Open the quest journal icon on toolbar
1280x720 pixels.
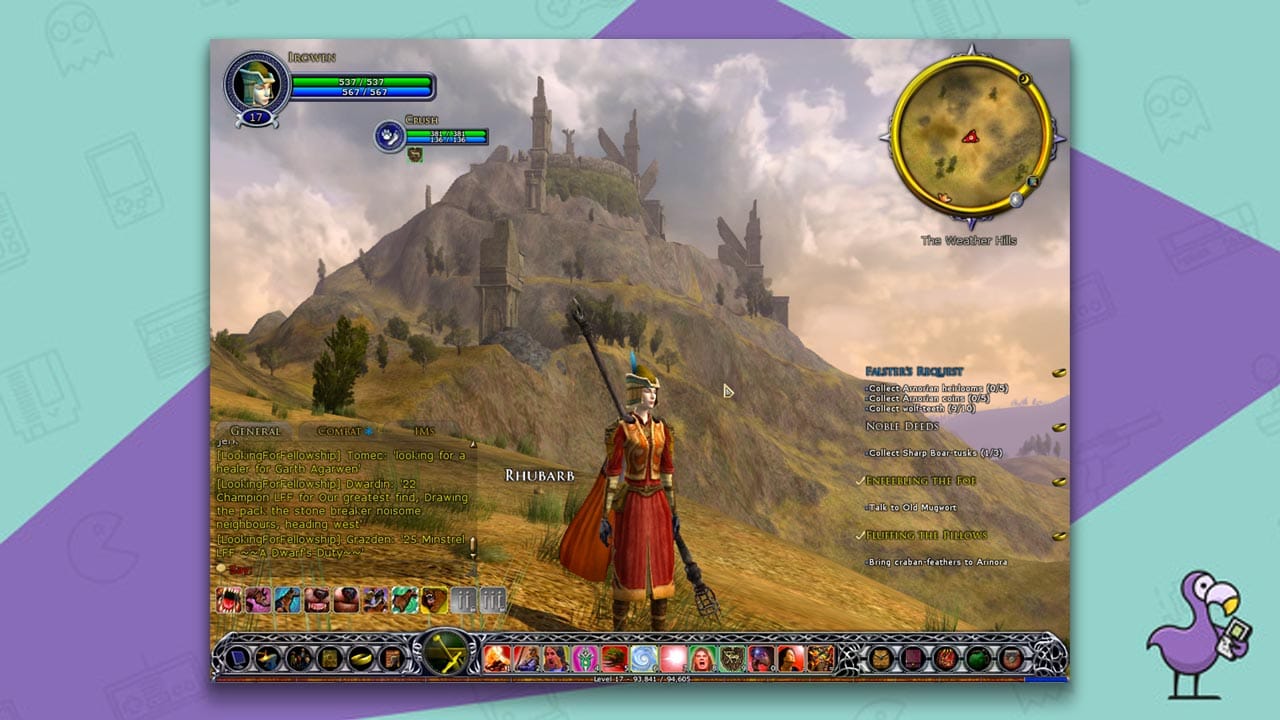(x=328, y=659)
